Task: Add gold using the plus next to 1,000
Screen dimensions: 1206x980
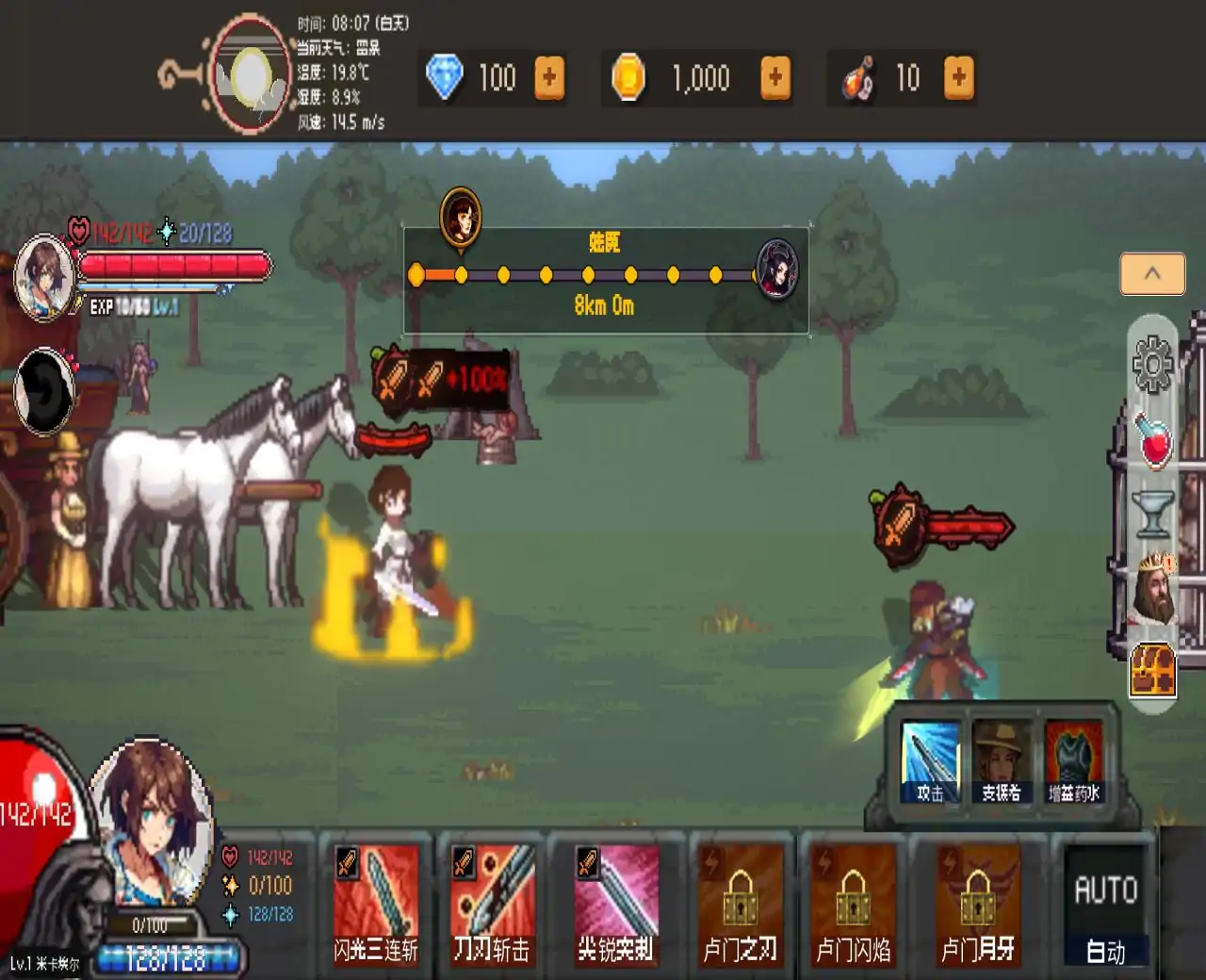Action: click(774, 77)
